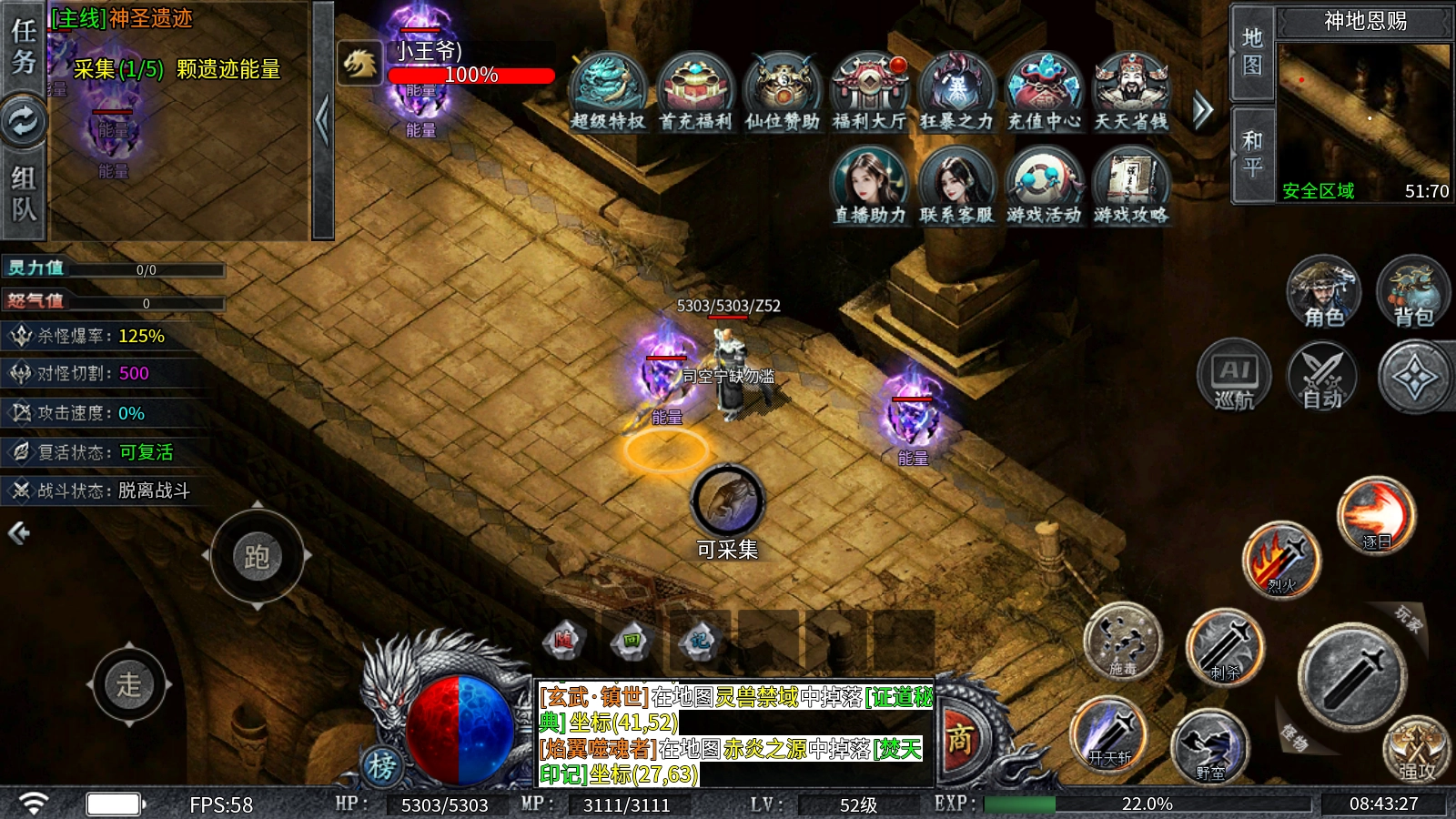Open the 游戏攻略 game guide
This screenshot has width=1456, height=819.
(1131, 186)
